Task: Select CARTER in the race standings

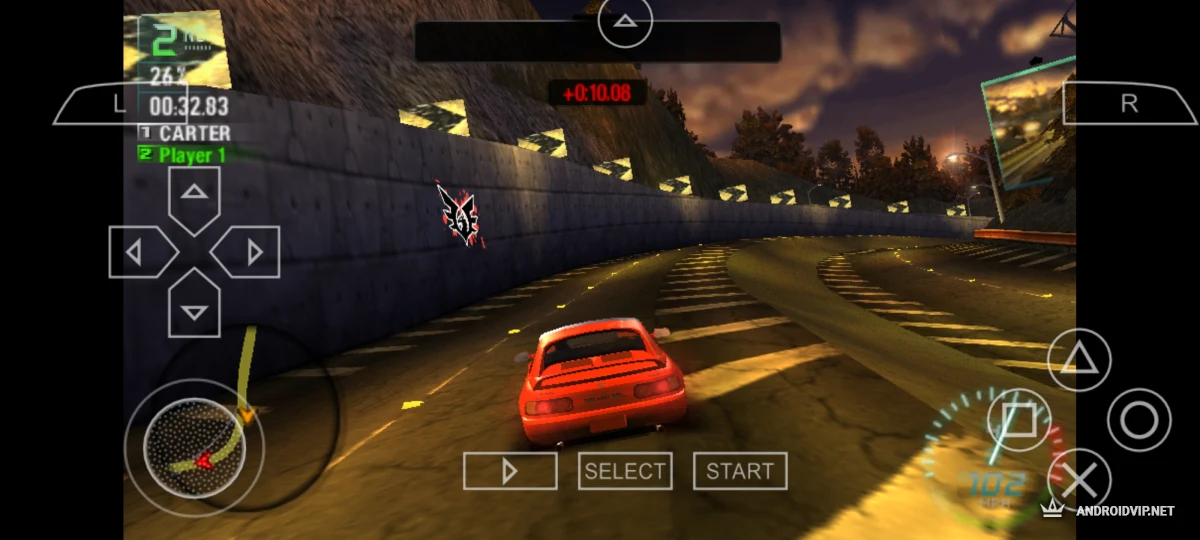Action: point(194,132)
